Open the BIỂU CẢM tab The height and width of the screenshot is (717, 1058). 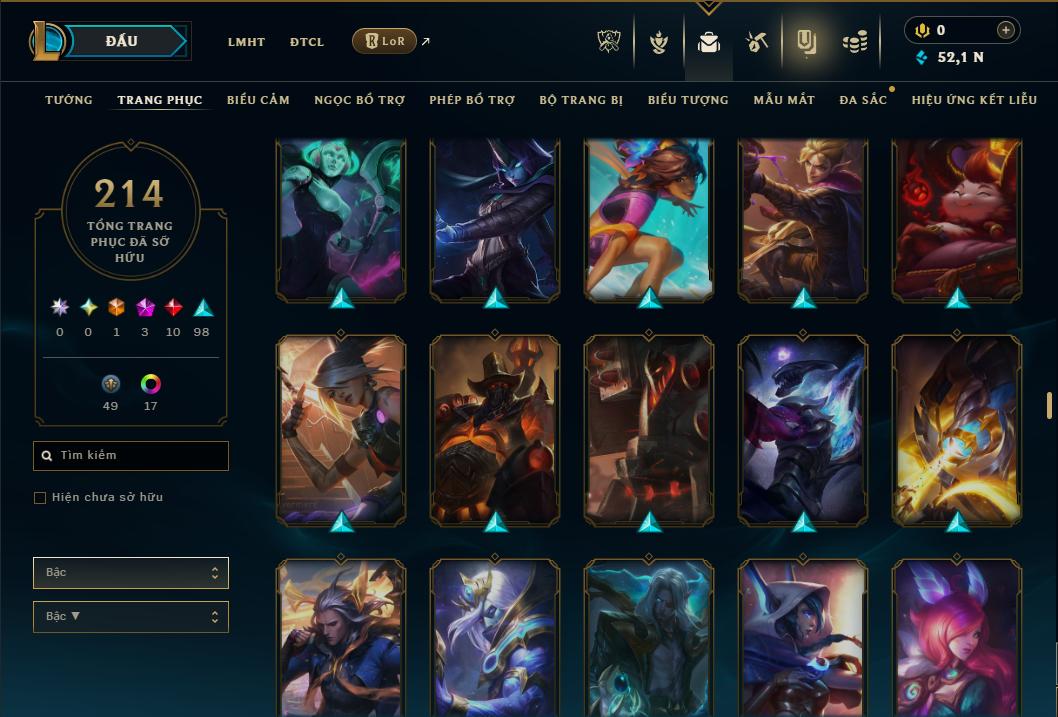(x=258, y=100)
